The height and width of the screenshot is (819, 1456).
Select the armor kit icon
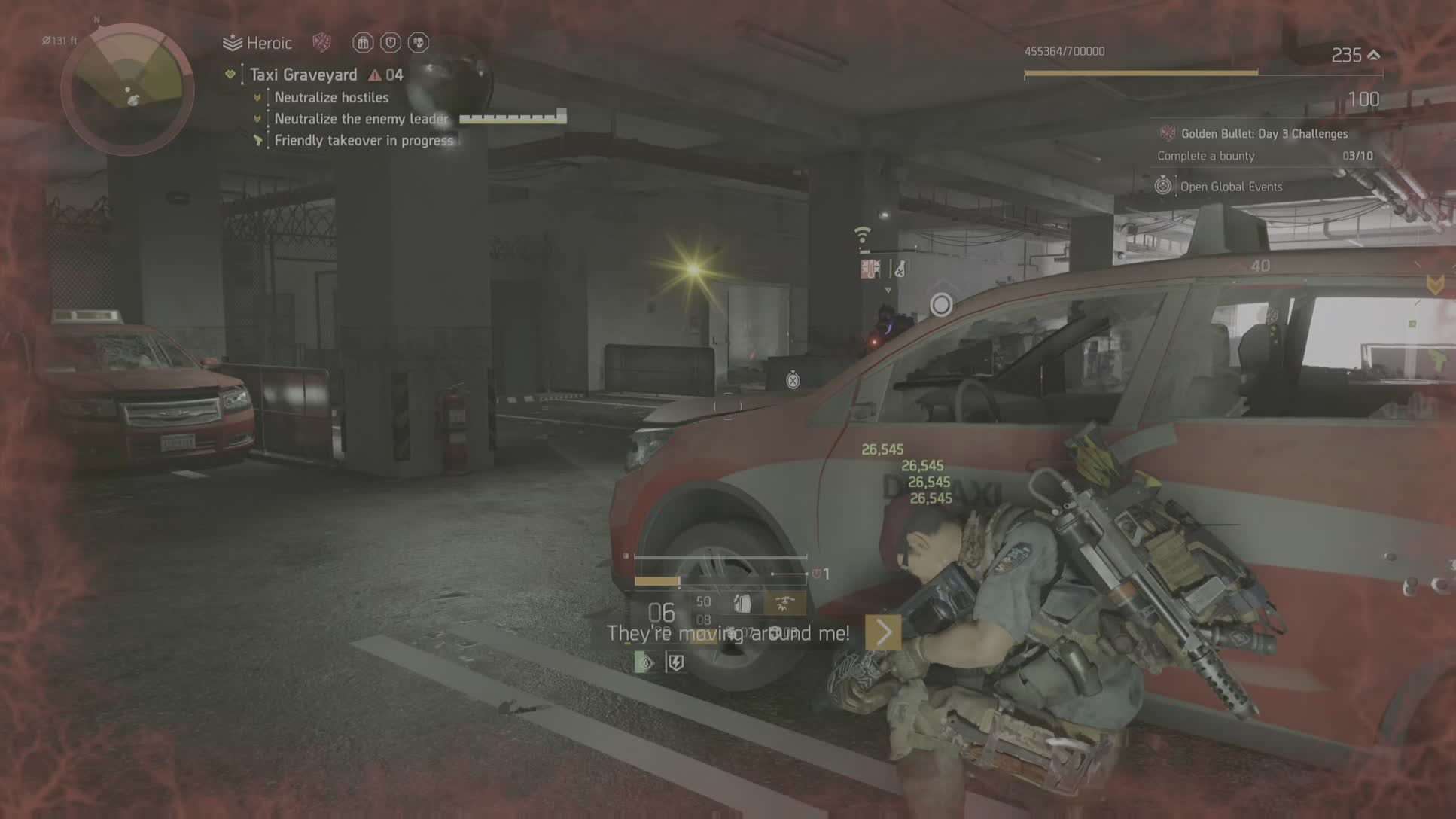point(742,603)
